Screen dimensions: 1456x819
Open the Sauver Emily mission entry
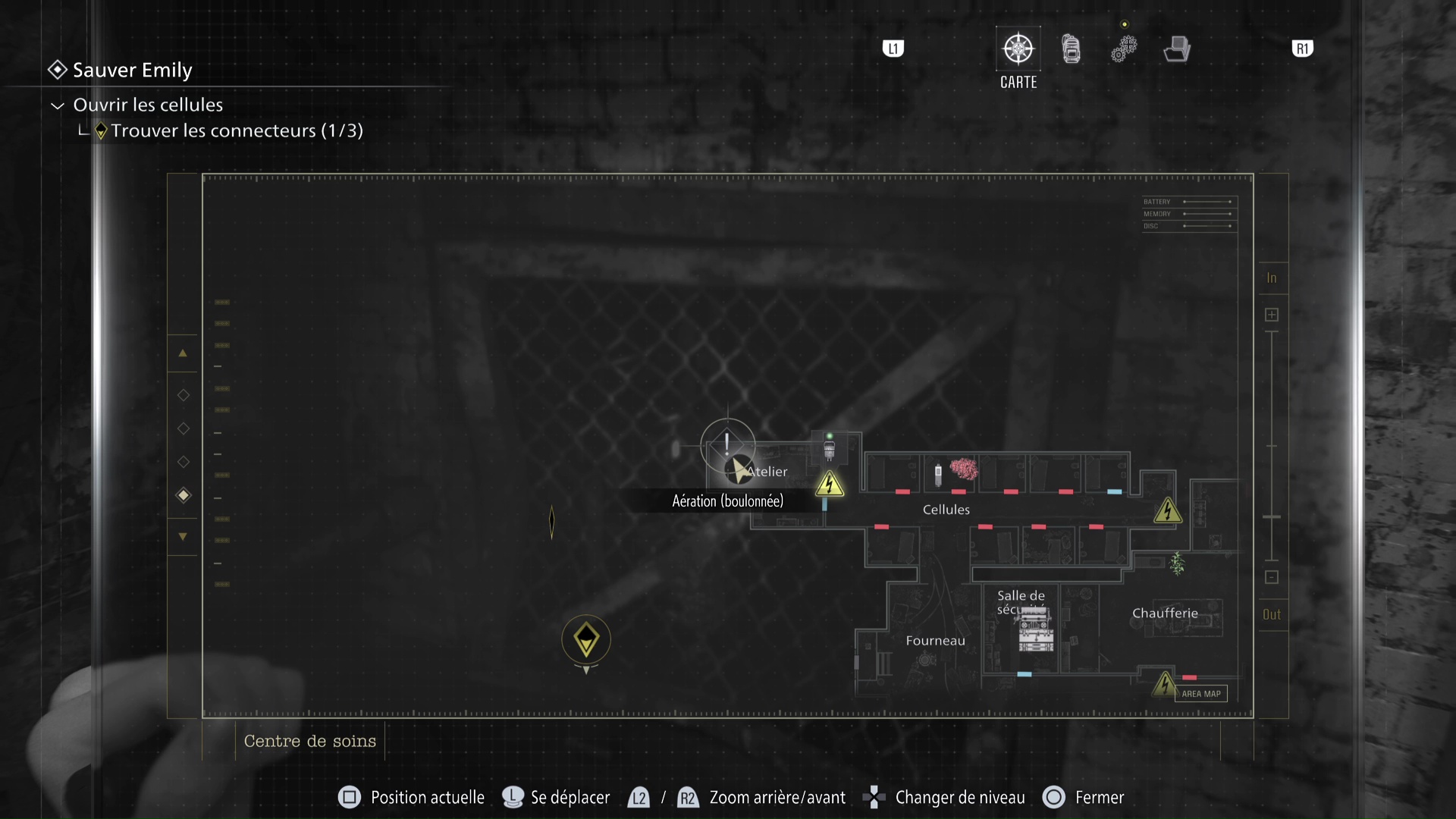coord(131,70)
